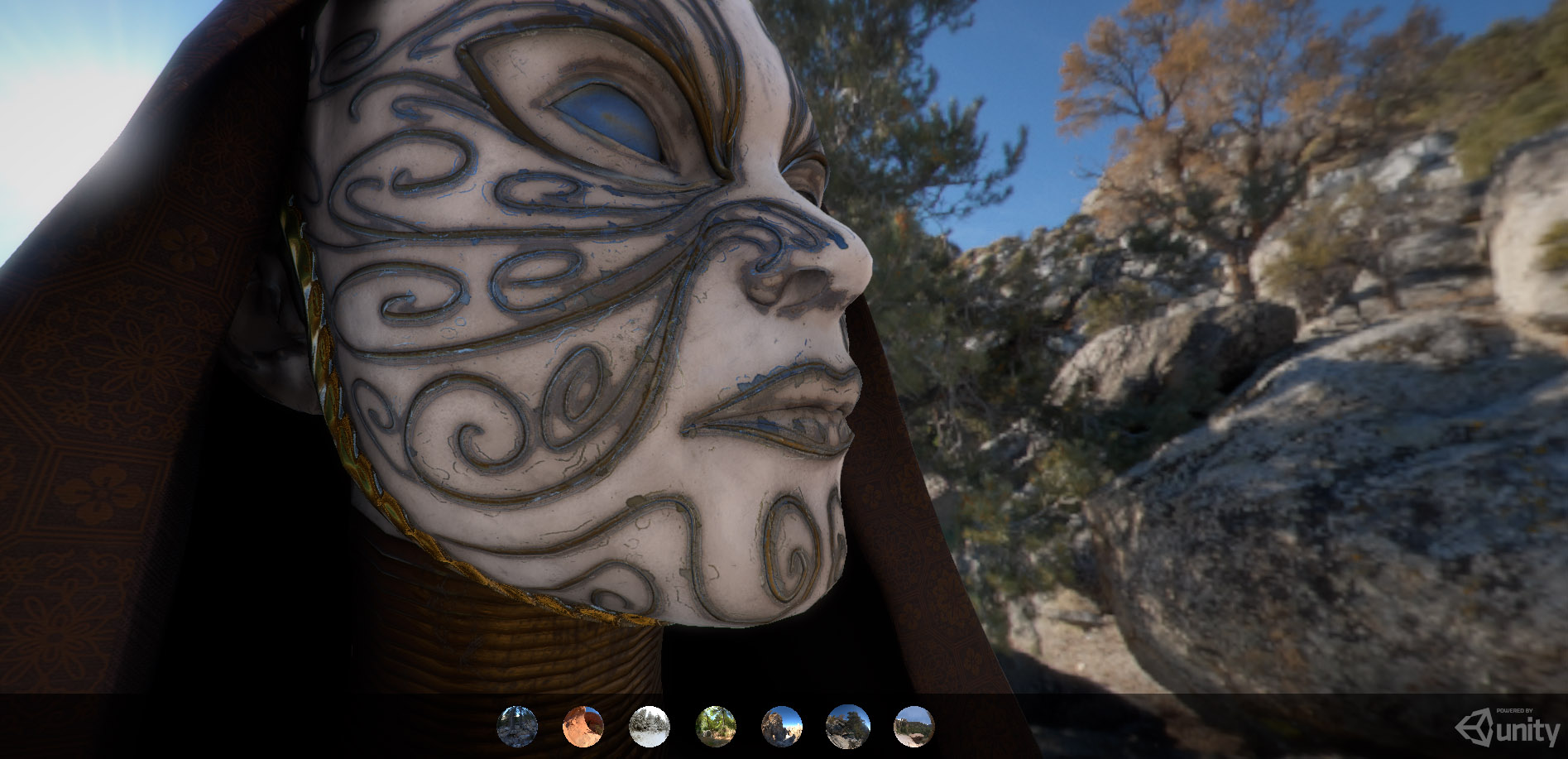Screen dimensions: 1568x759
Task: Switch to the sandy canyon trail environment
Action: tap(914, 727)
